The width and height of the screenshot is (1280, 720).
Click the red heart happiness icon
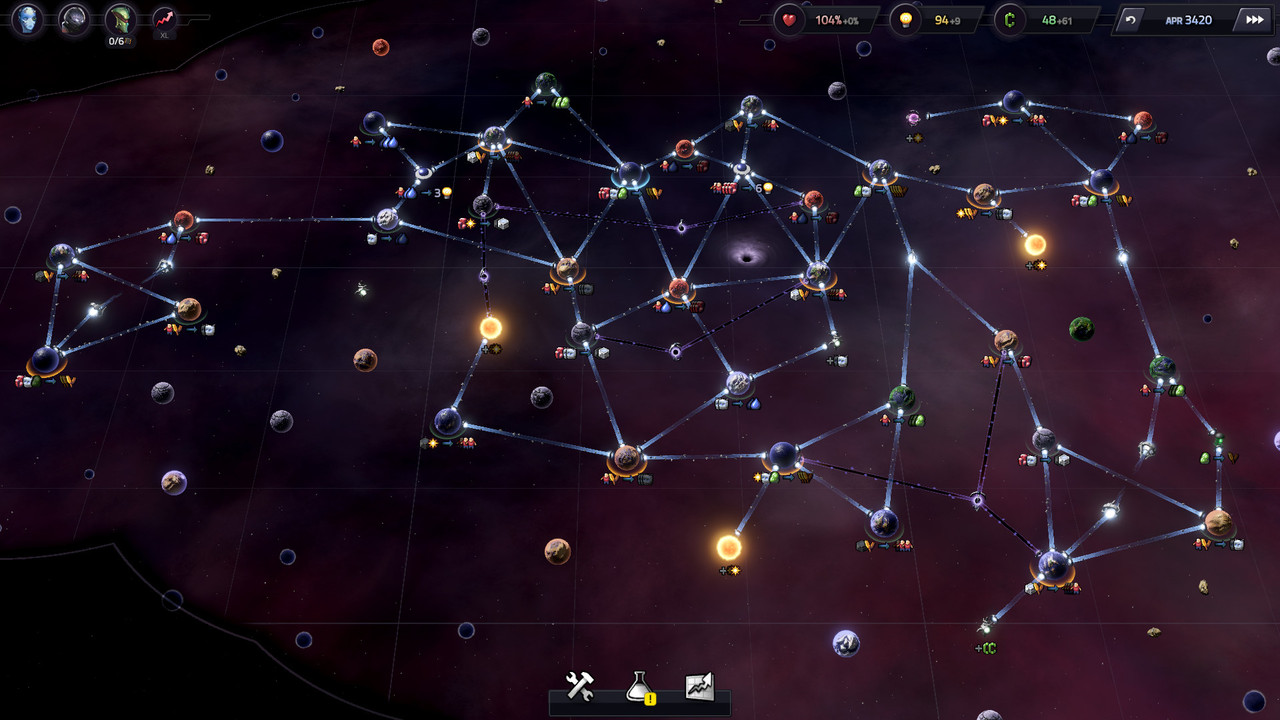(x=789, y=20)
